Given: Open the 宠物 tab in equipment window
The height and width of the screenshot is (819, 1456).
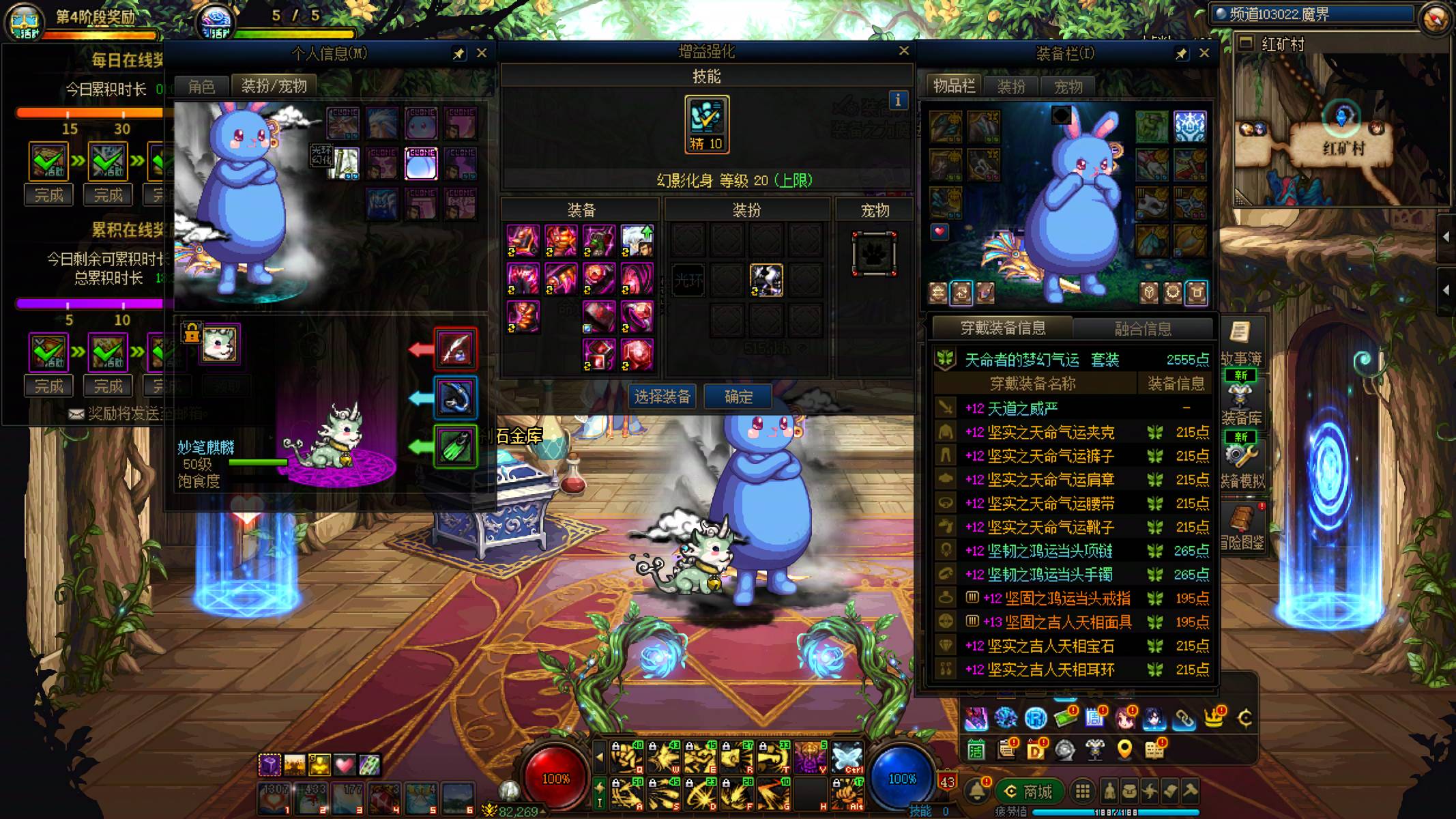Looking at the screenshot, I should [x=1068, y=87].
